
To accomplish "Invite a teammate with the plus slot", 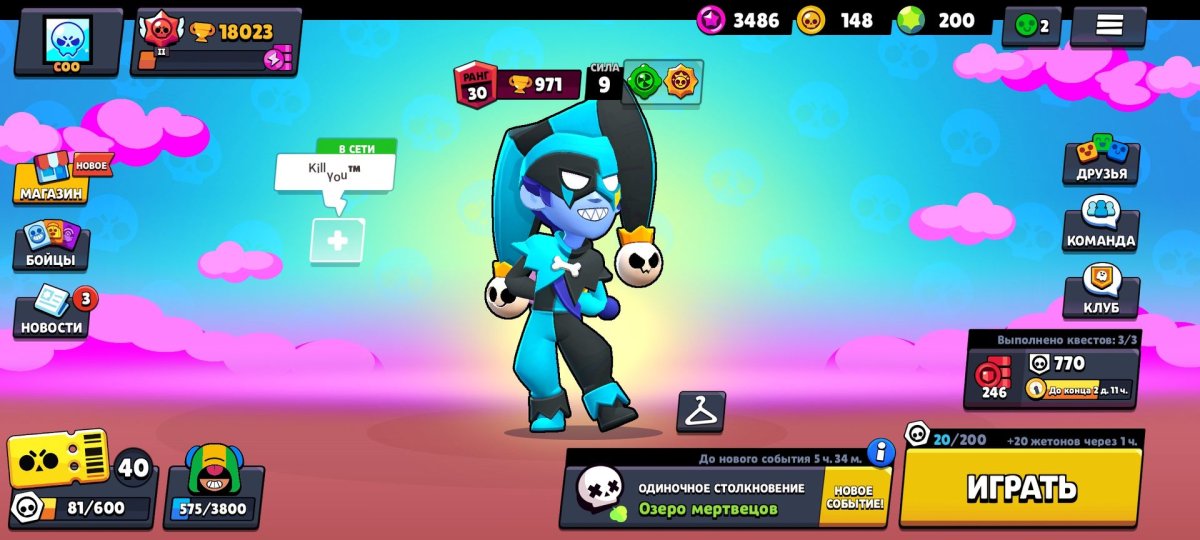I will point(337,241).
